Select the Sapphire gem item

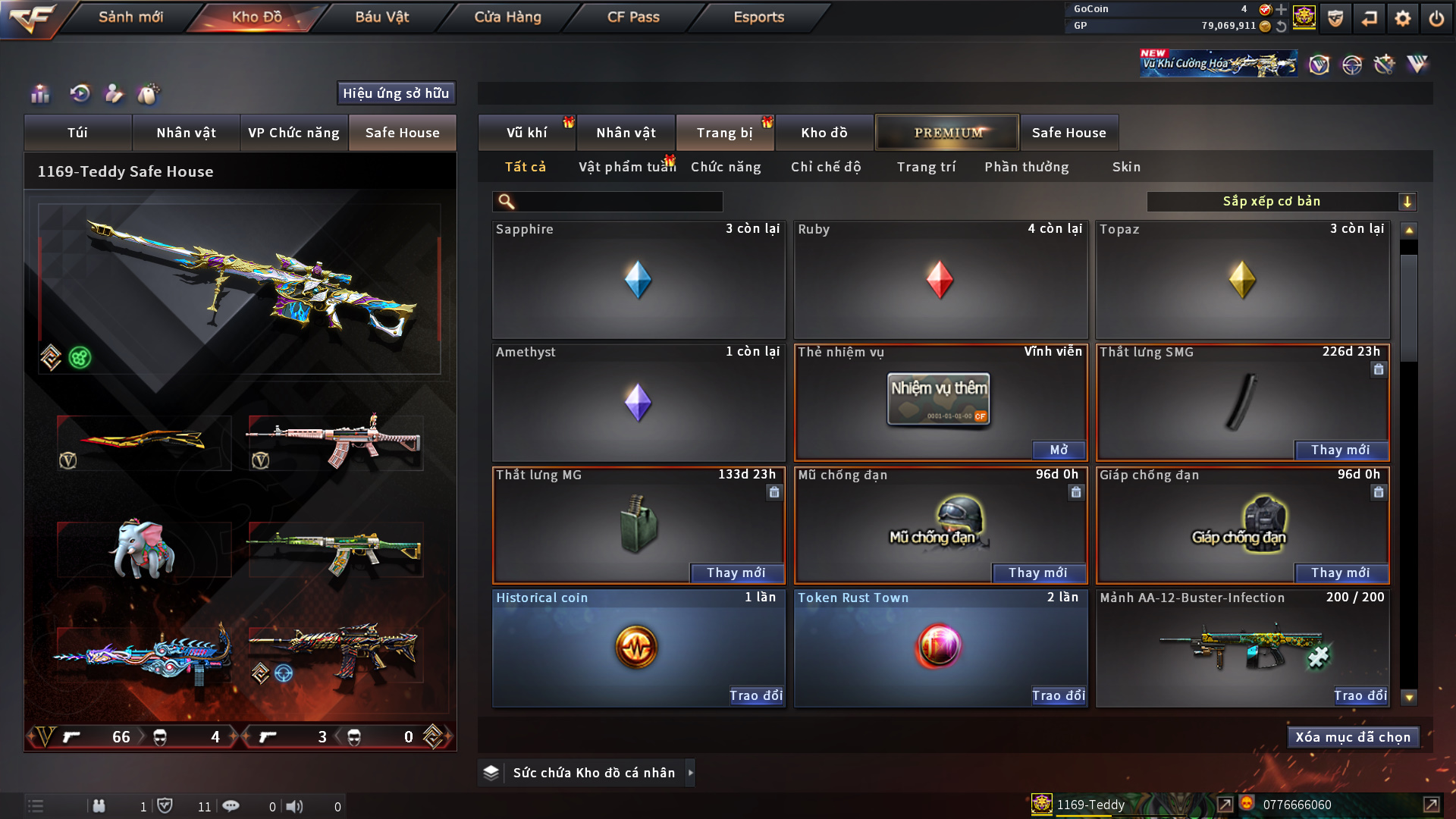coord(638,280)
